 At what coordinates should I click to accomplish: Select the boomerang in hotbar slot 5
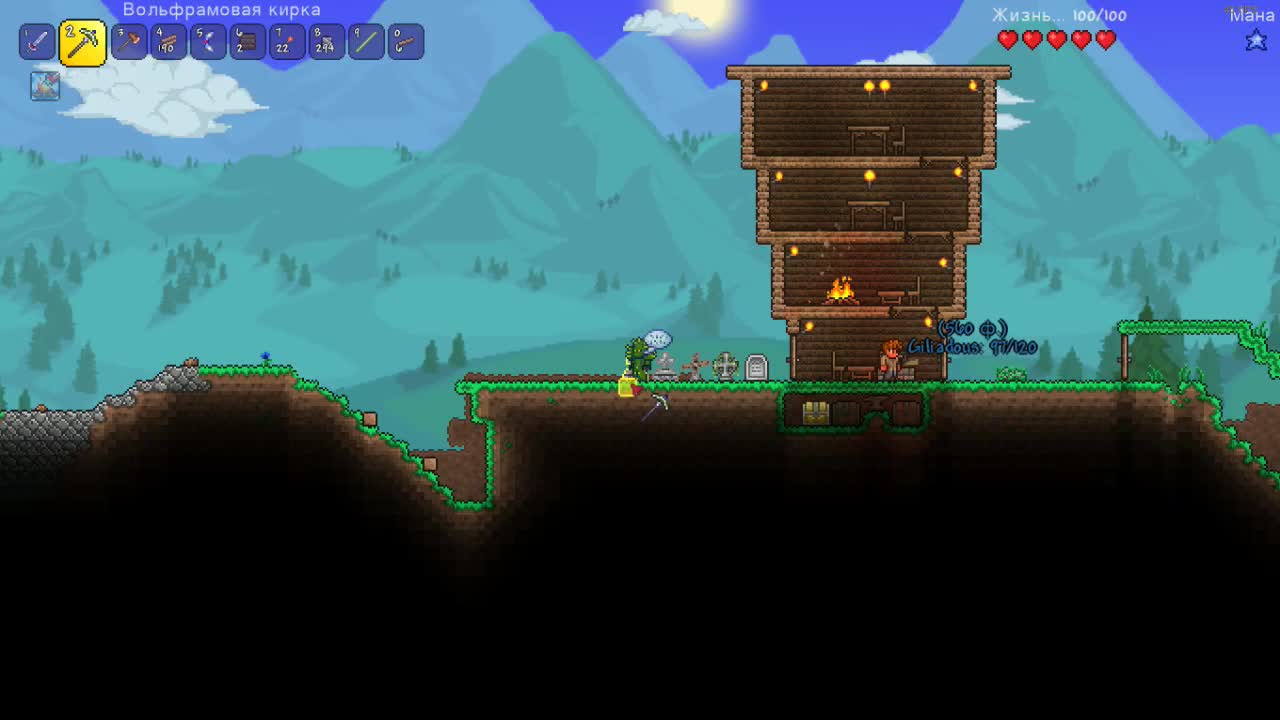208,41
